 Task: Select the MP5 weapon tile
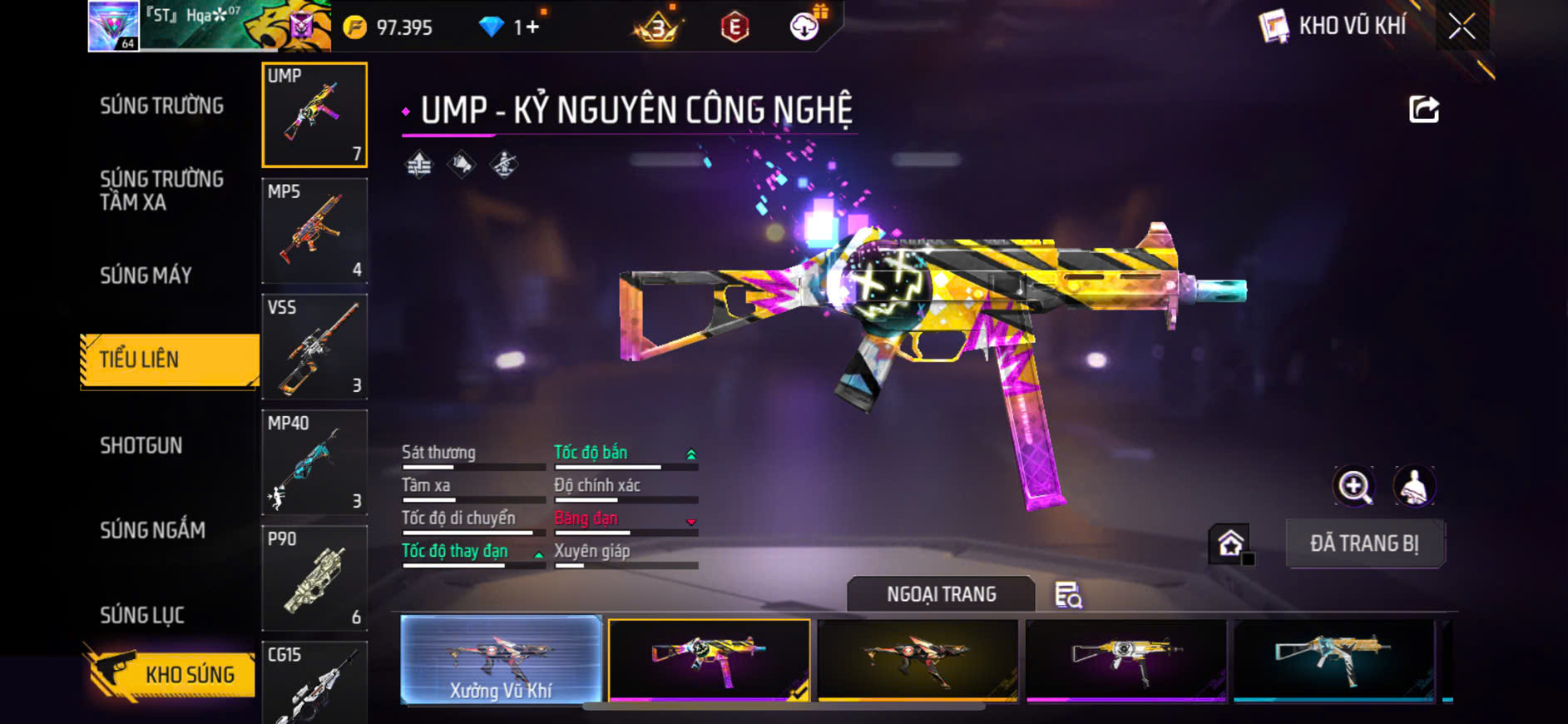[x=314, y=231]
